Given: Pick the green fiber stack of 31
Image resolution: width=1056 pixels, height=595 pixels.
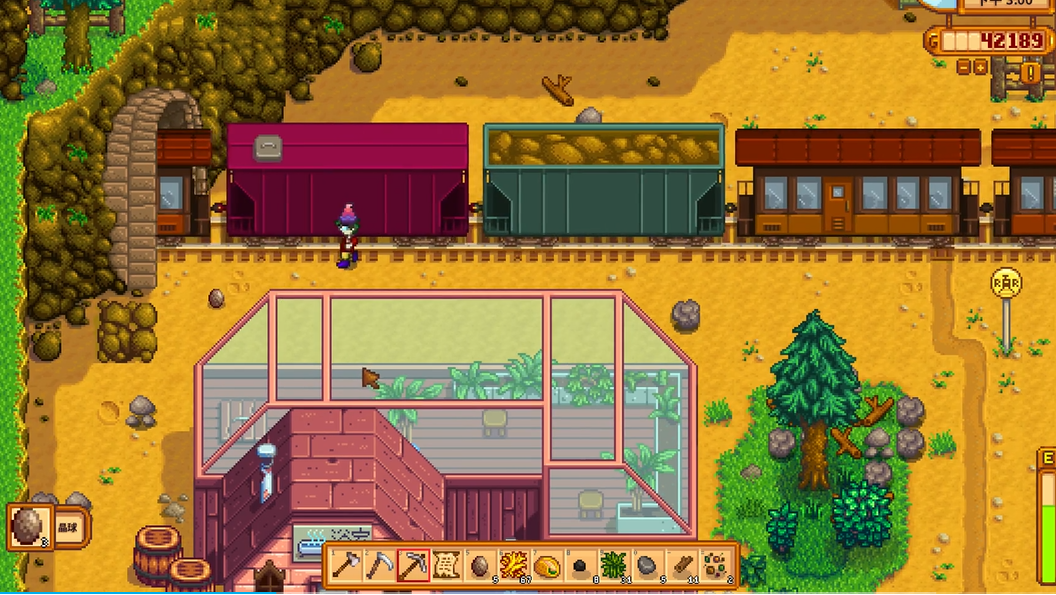Looking at the screenshot, I should pos(614,565).
